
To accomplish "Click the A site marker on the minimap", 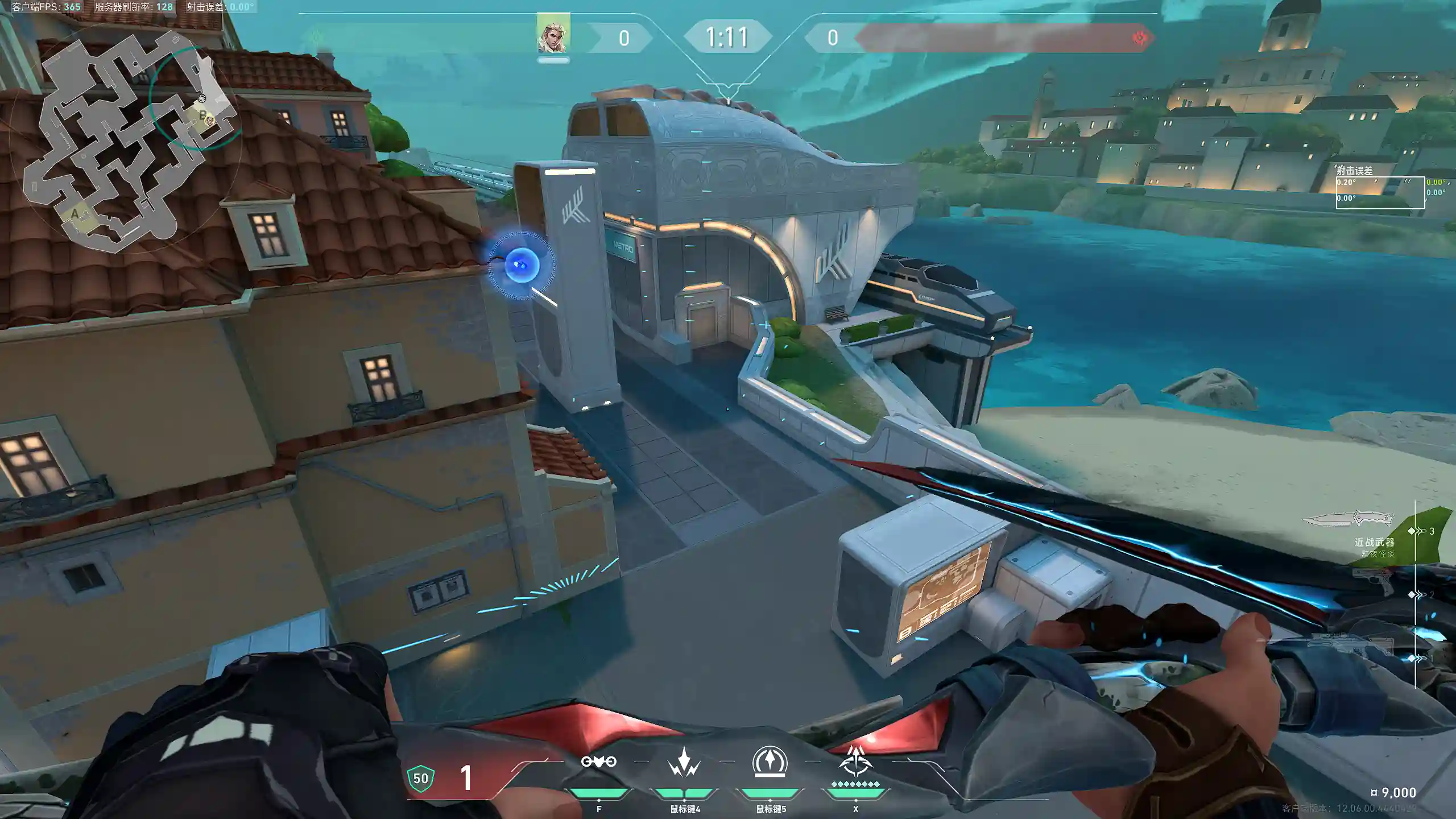I will pyautogui.click(x=75, y=214).
